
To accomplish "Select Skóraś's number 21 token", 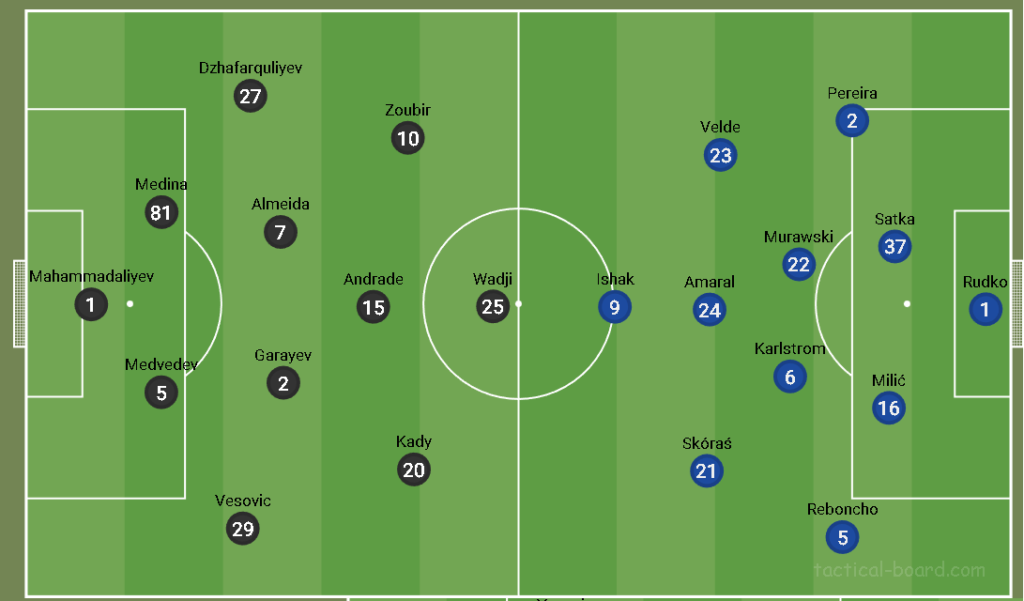I will (x=706, y=471).
